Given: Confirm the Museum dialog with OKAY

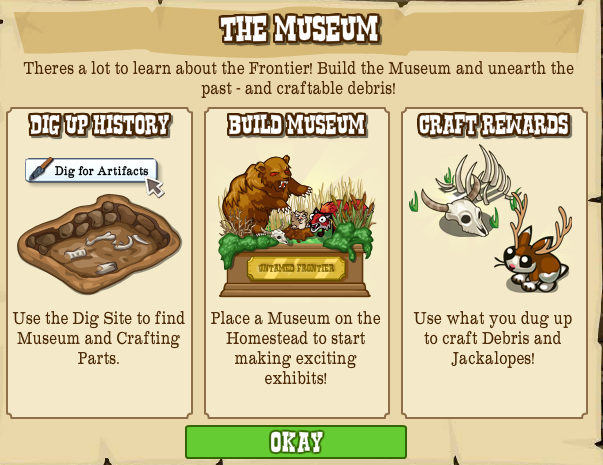Looking at the screenshot, I should pos(296,442).
